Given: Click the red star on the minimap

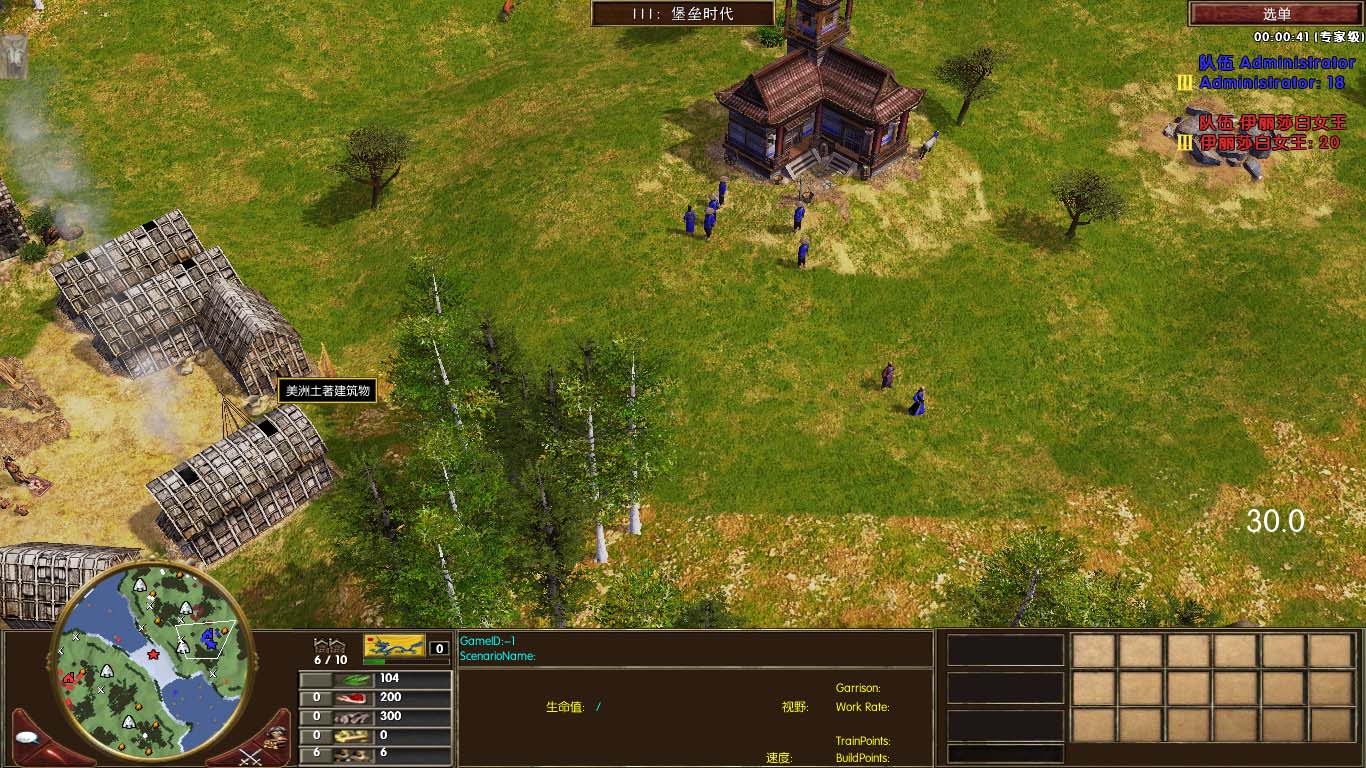Looking at the screenshot, I should [153, 654].
